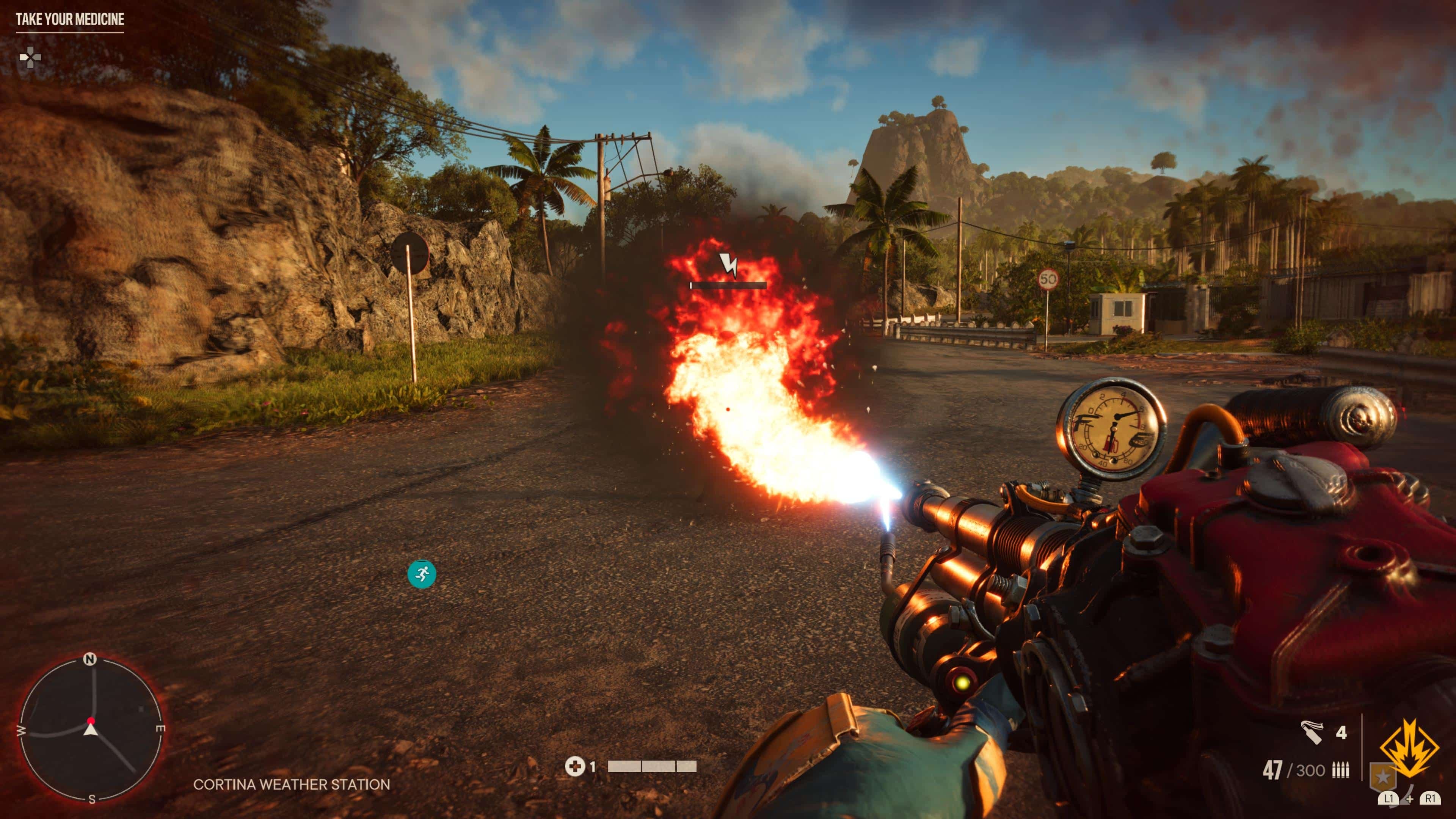Click the d-pad icon under the objective
The width and height of the screenshot is (1456, 819).
pos(30,57)
